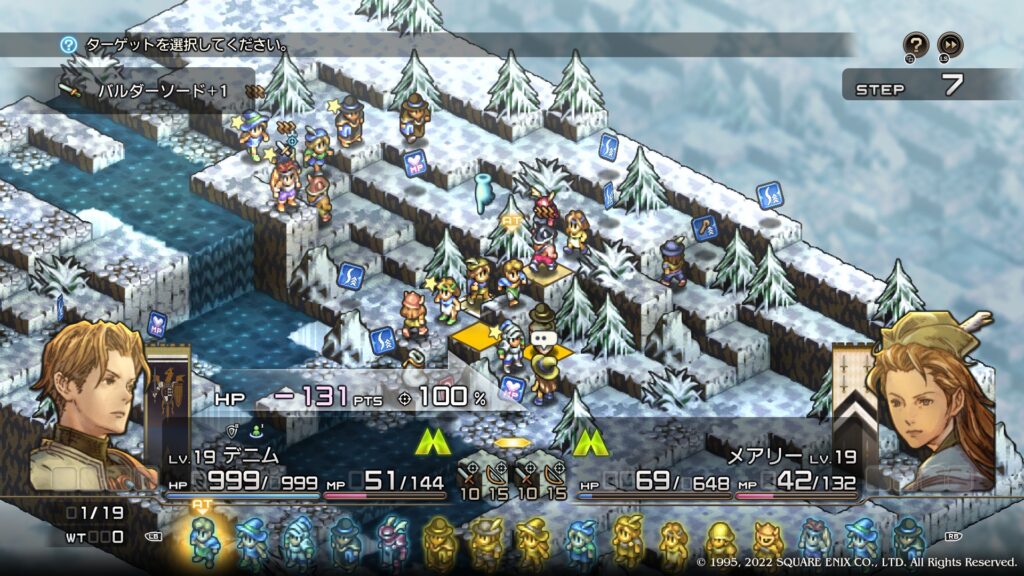The image size is (1024, 576).
Task: Select the glowing AT unit in turn order
Action: [x=204, y=542]
